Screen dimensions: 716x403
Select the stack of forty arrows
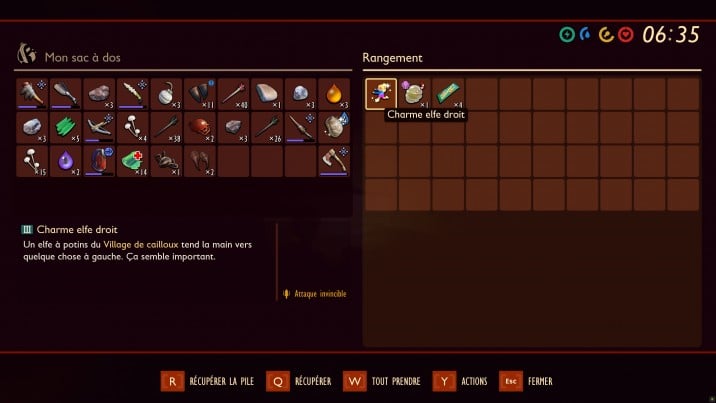[233, 94]
